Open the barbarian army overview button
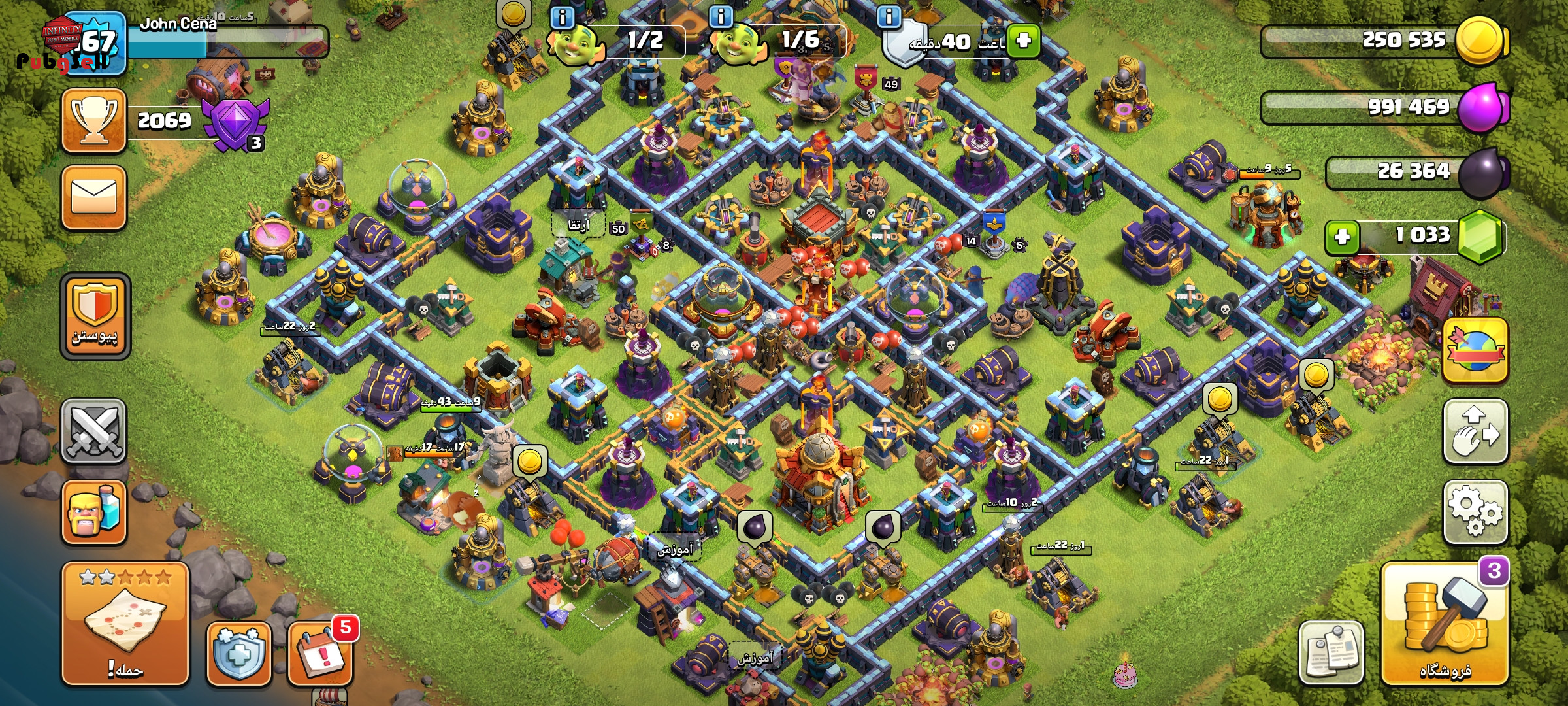Screen dimensions: 1568x706 [x=93, y=513]
